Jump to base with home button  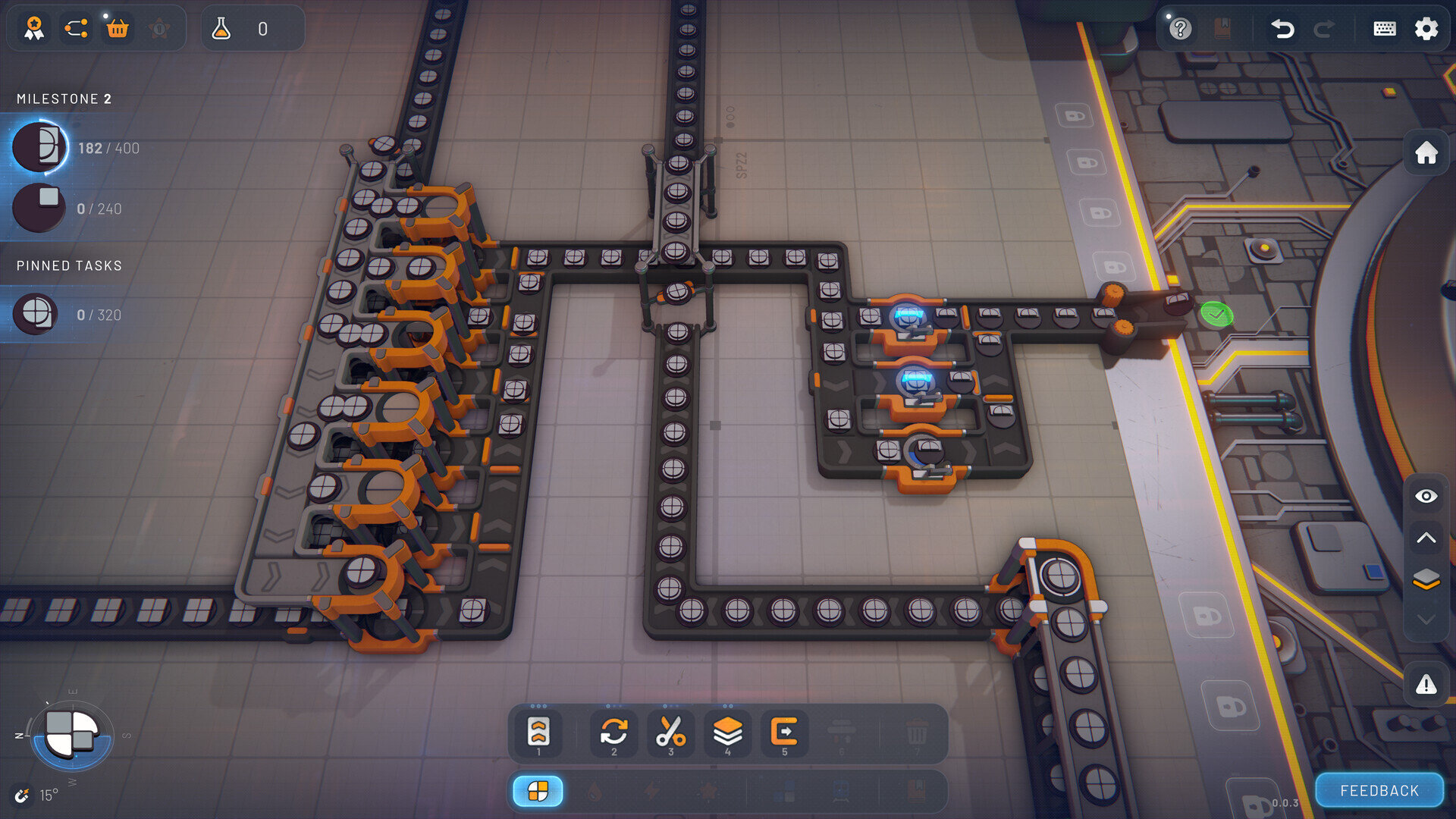pos(1426,152)
